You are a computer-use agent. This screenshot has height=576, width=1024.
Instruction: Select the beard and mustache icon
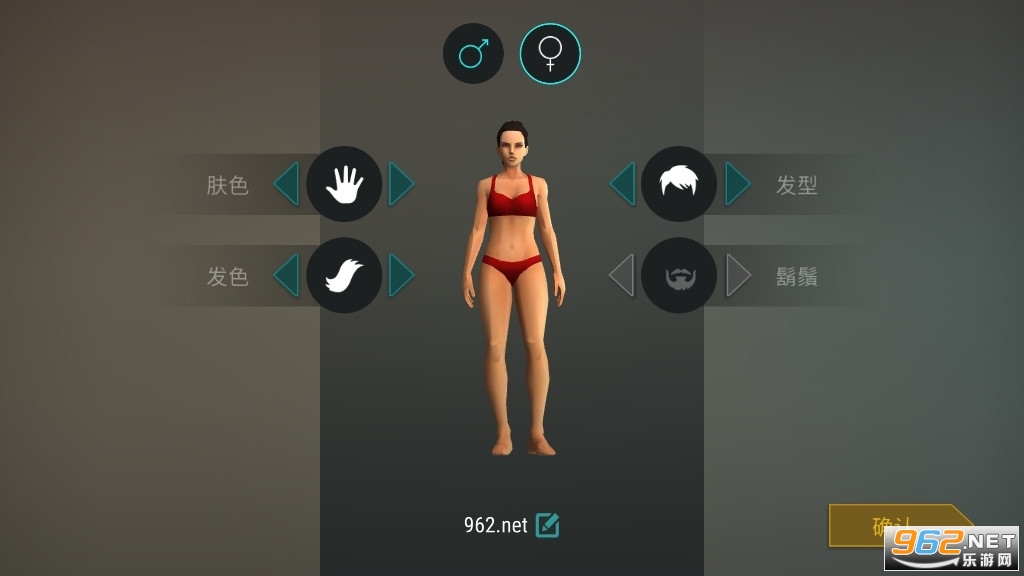tap(679, 275)
